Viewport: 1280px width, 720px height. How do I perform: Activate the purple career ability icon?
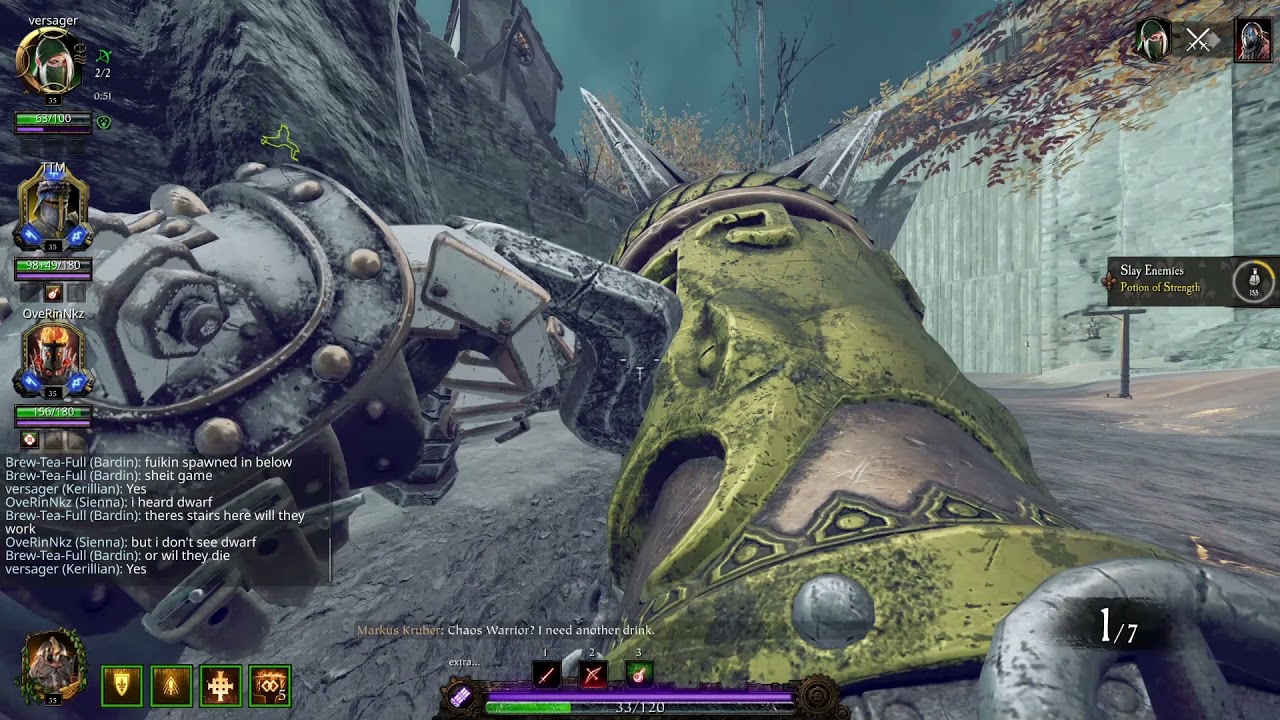[x=459, y=697]
